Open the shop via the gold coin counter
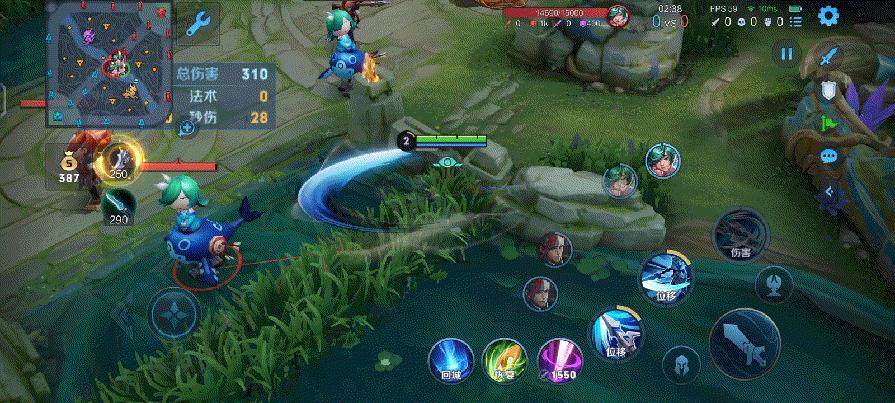This screenshot has width=895, height=403. pos(68,164)
